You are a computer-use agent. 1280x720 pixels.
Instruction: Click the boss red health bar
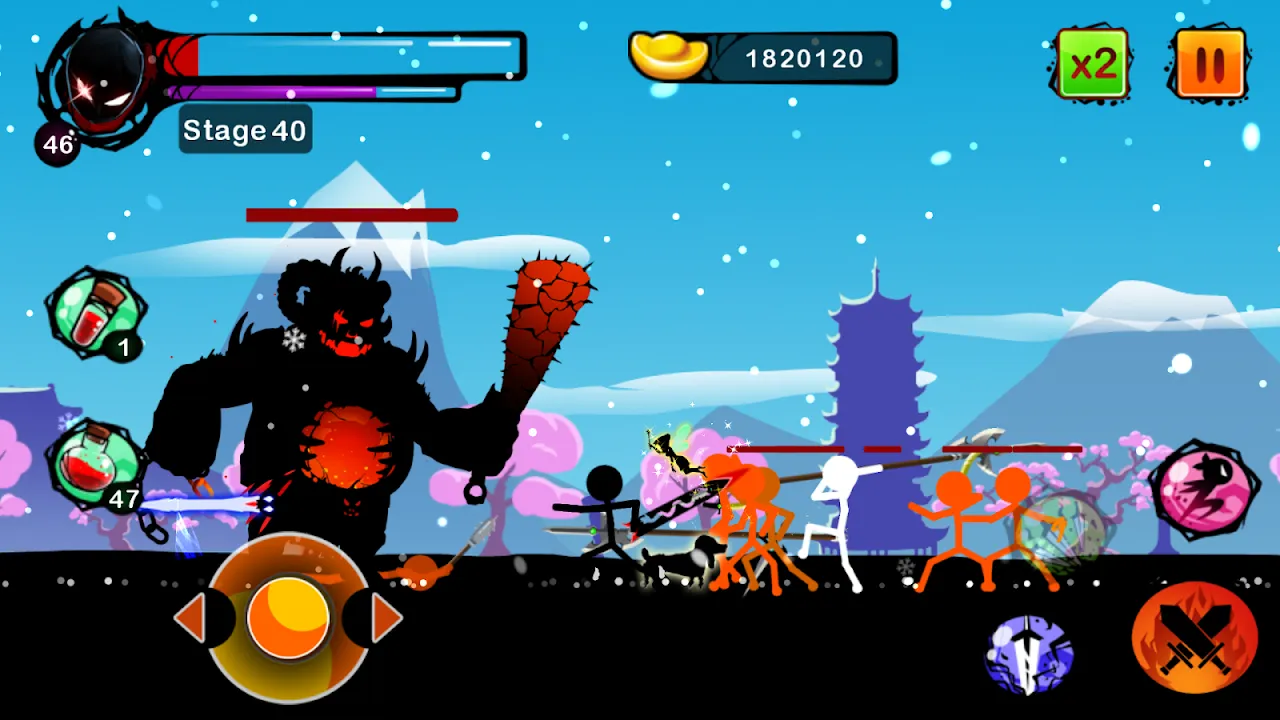tap(350, 213)
